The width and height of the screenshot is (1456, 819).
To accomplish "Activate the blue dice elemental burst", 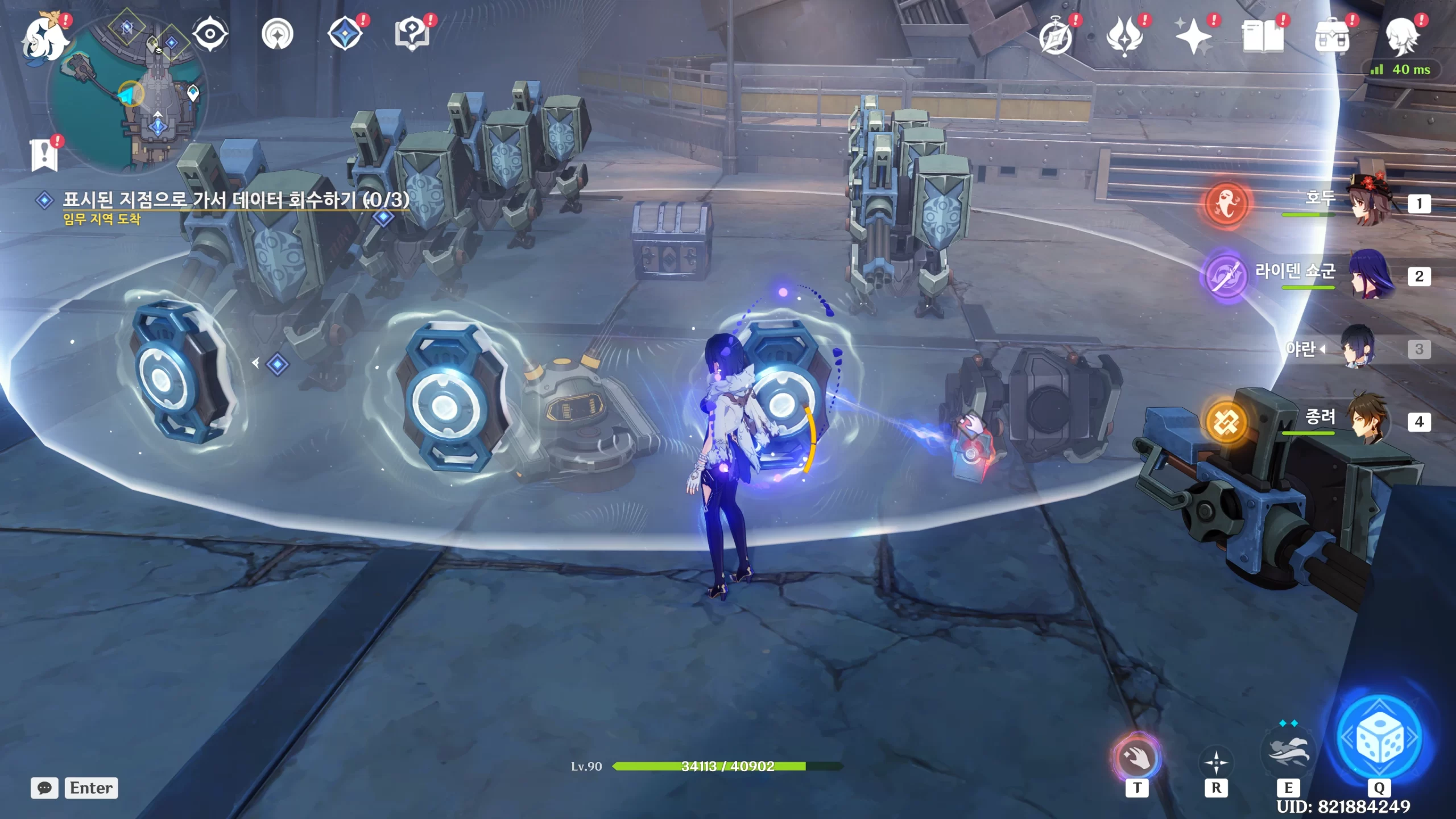I will (x=1379, y=739).
